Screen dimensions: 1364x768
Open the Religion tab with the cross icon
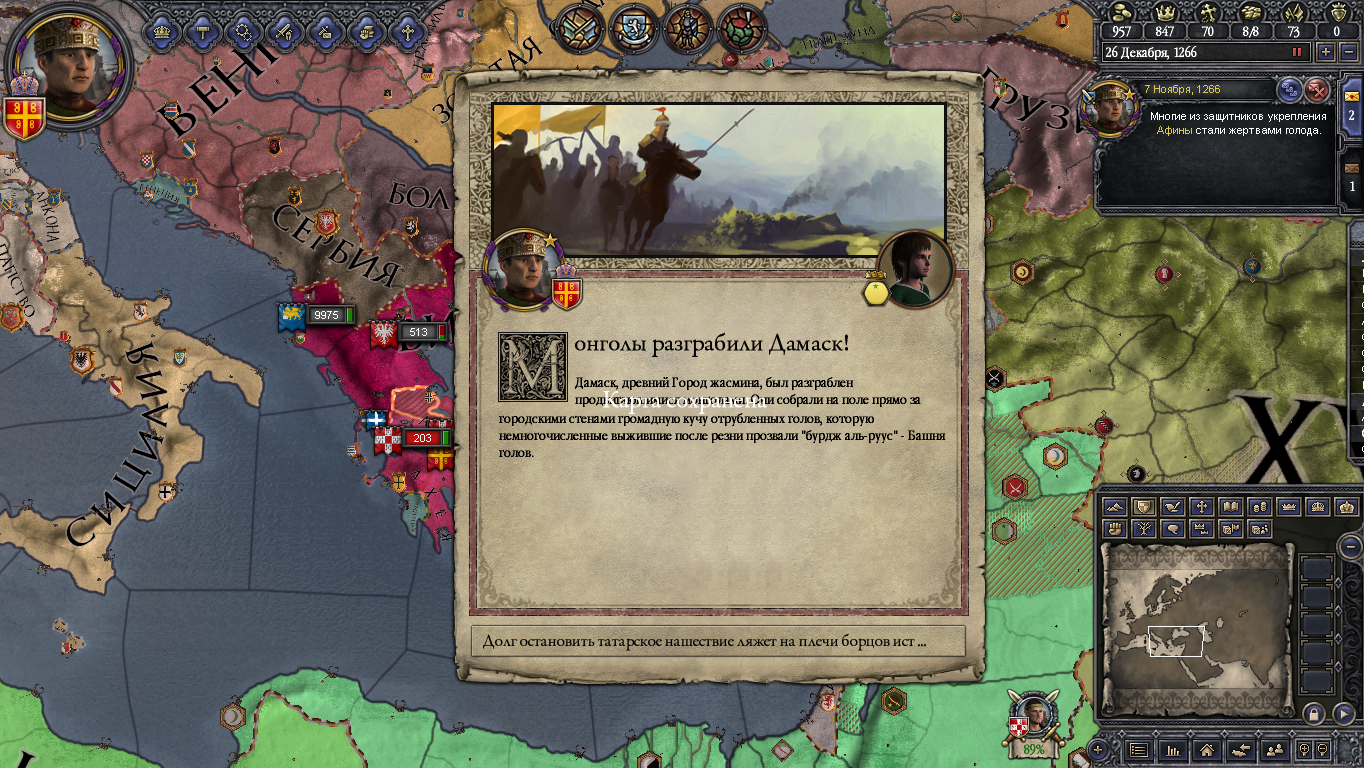407,31
